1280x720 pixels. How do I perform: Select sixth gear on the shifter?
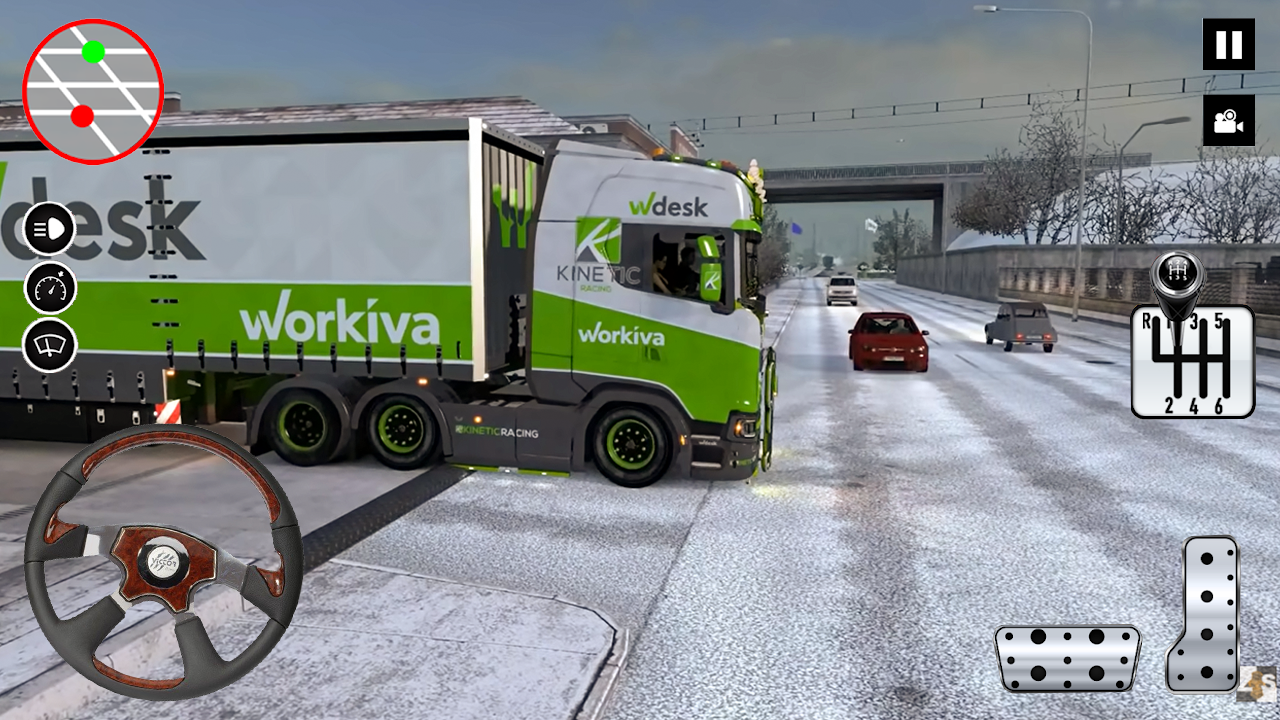click(1219, 405)
